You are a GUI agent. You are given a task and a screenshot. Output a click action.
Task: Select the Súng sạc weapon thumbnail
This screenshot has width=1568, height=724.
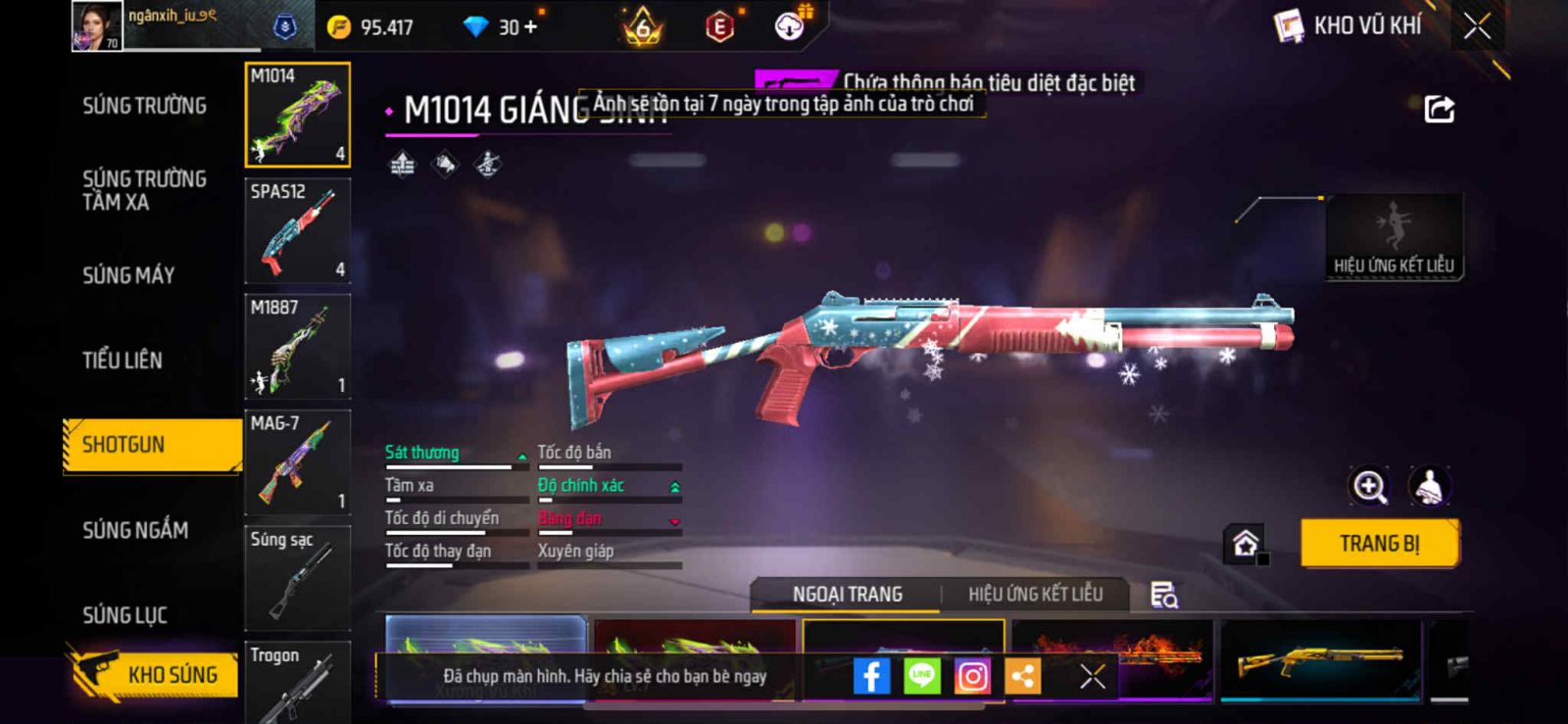297,577
